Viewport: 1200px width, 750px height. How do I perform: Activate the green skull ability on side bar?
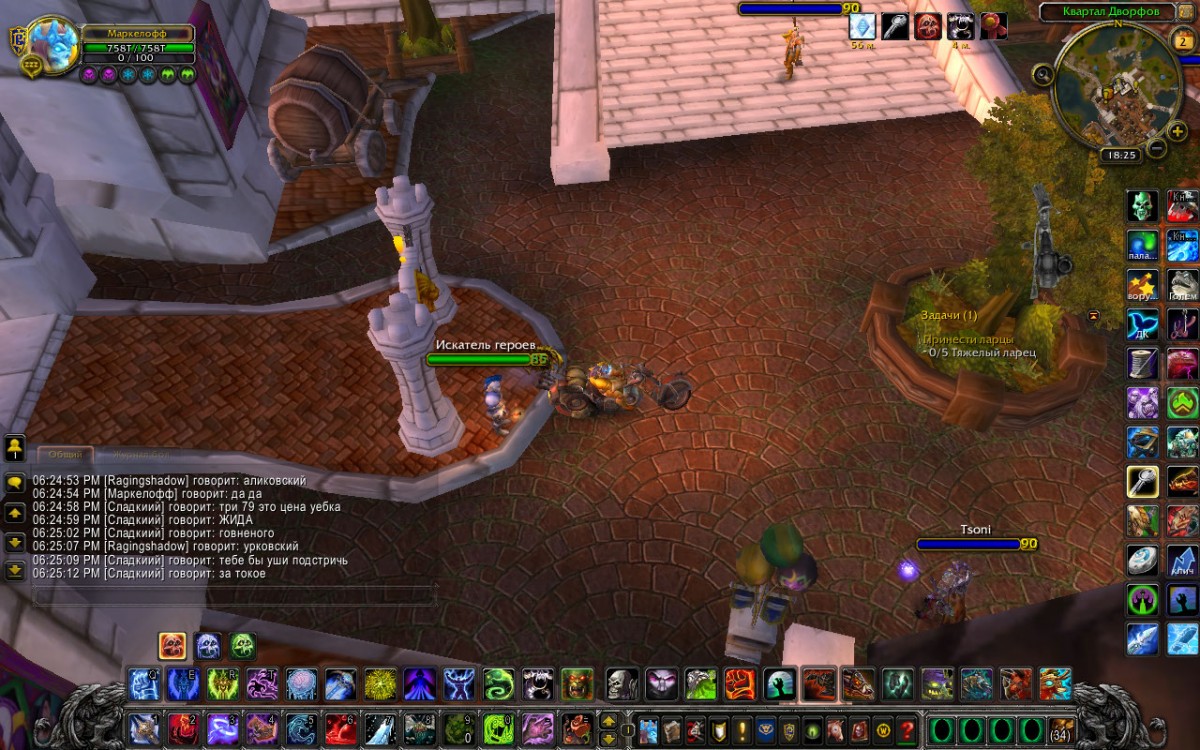click(x=1143, y=206)
